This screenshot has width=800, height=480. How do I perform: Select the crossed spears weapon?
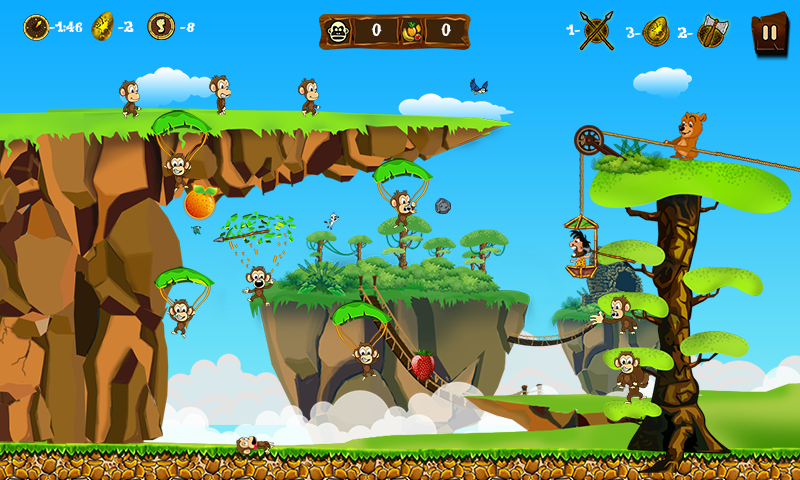pyautogui.click(x=597, y=30)
